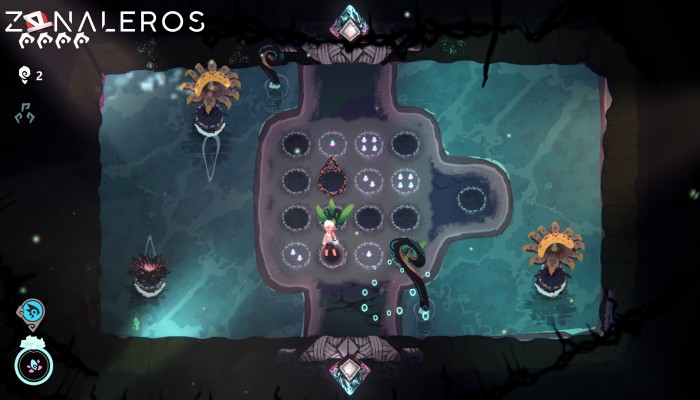
Task: Click the ZONALEROS watermark logo
Action: coord(103,22)
